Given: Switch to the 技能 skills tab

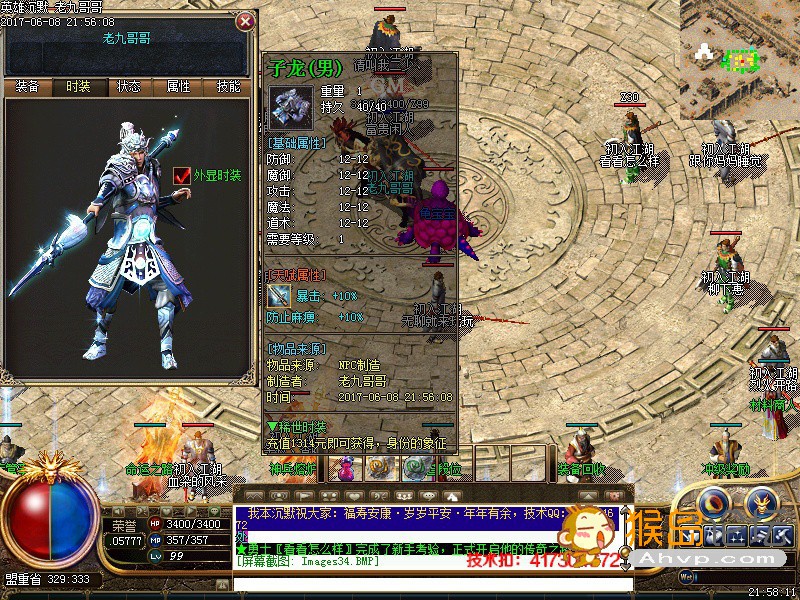Looking at the screenshot, I should (x=228, y=87).
